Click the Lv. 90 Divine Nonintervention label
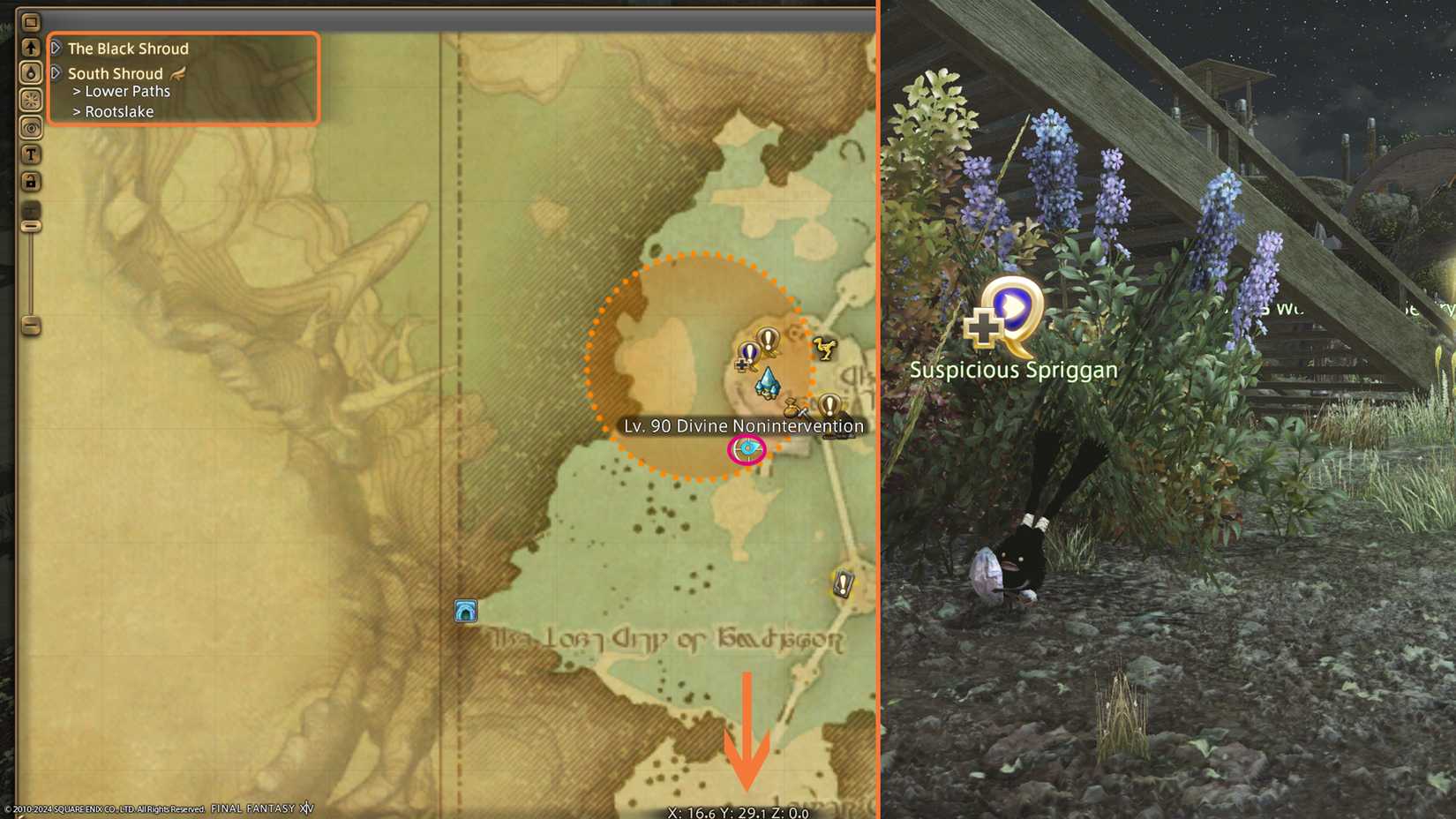The height and width of the screenshot is (819, 1456). [x=743, y=425]
